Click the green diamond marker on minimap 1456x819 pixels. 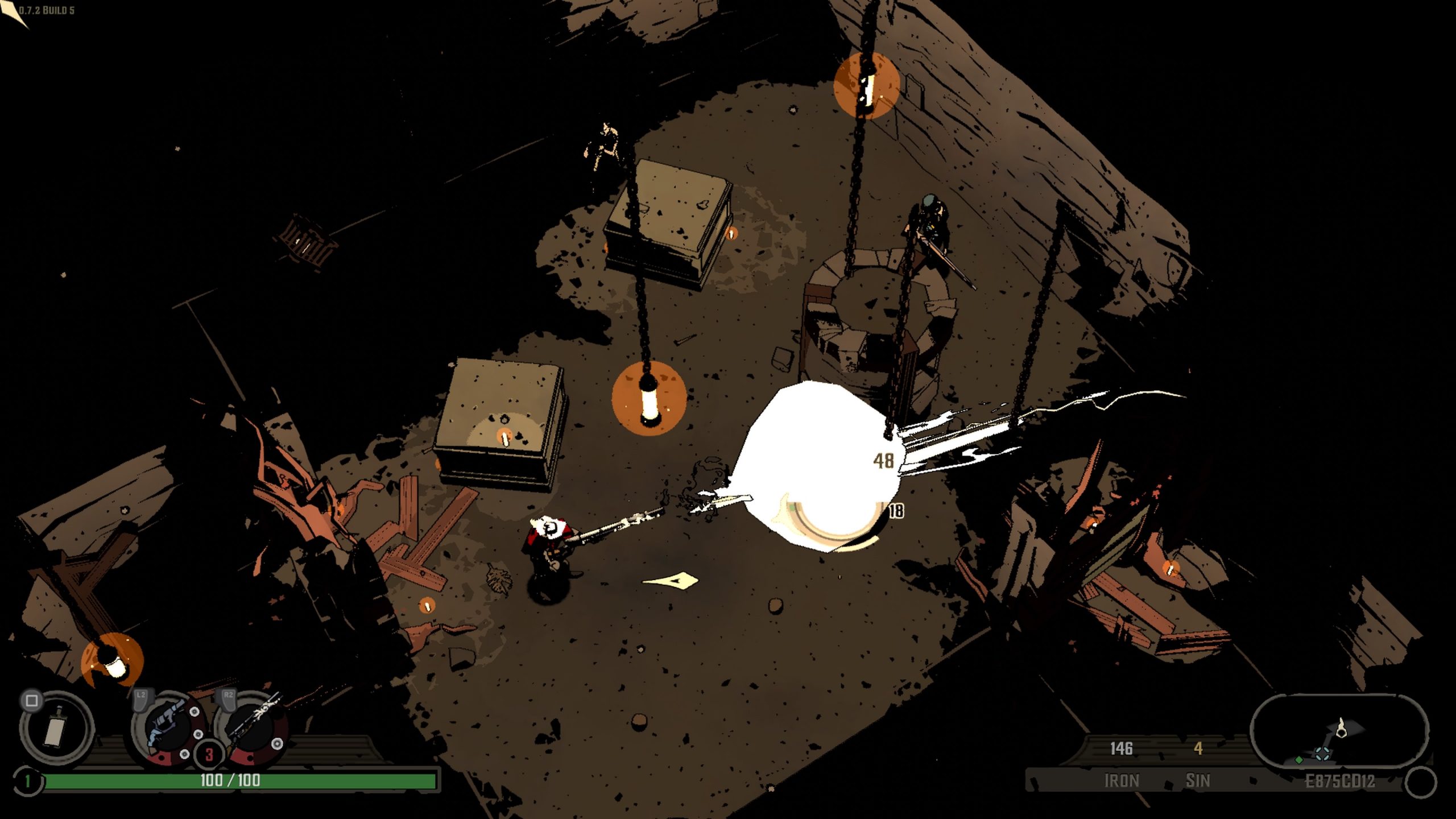tap(1299, 760)
